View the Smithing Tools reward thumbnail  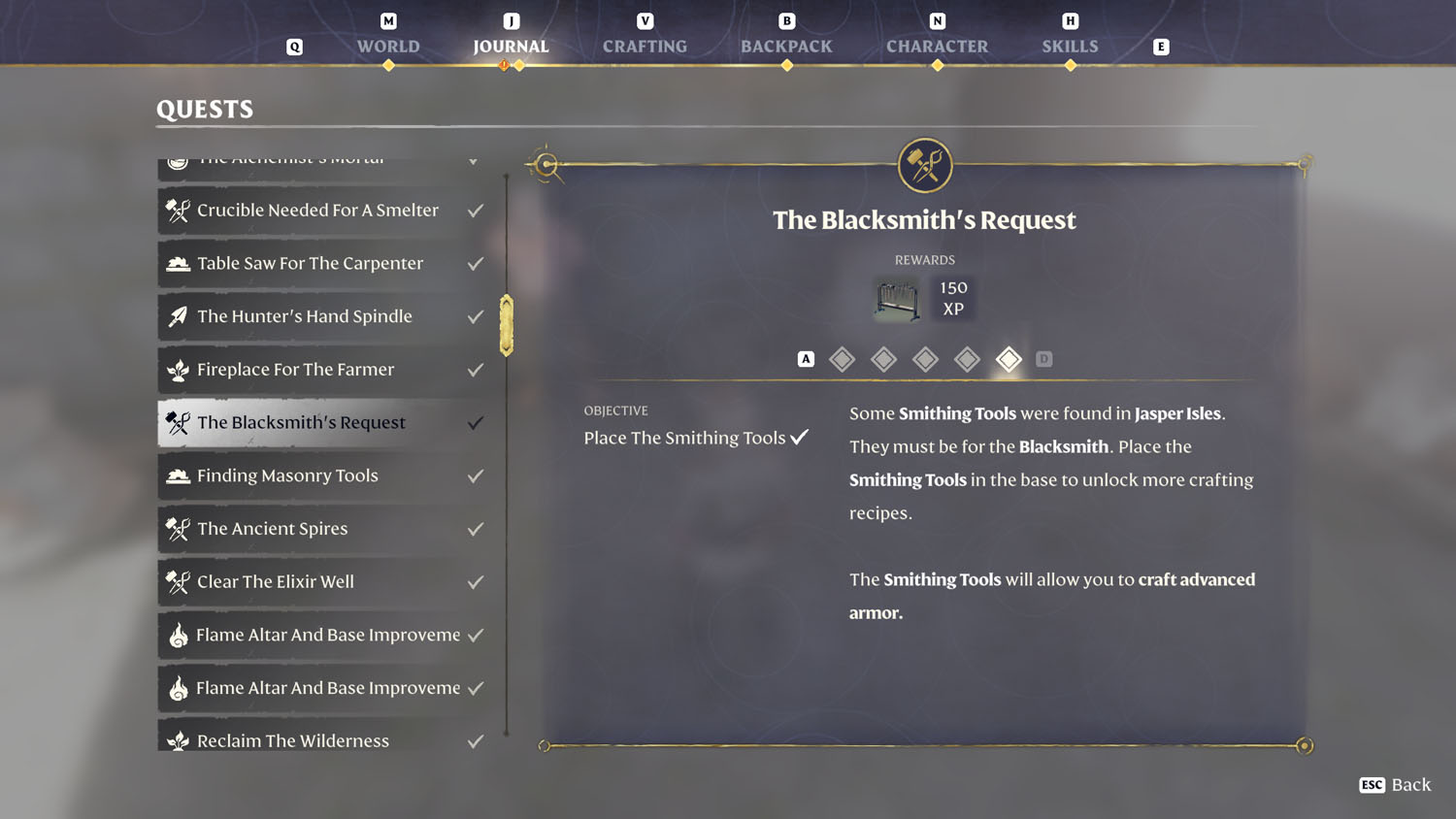click(895, 300)
